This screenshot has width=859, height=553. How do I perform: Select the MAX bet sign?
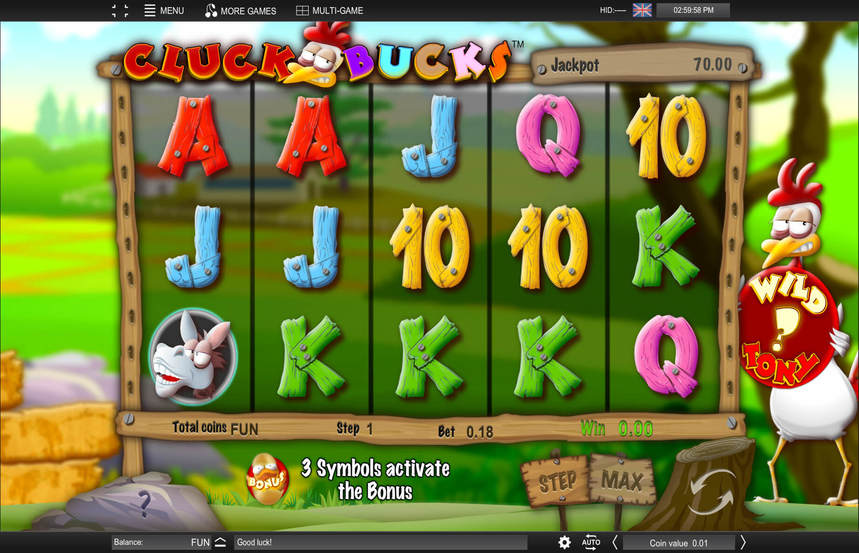(621, 481)
